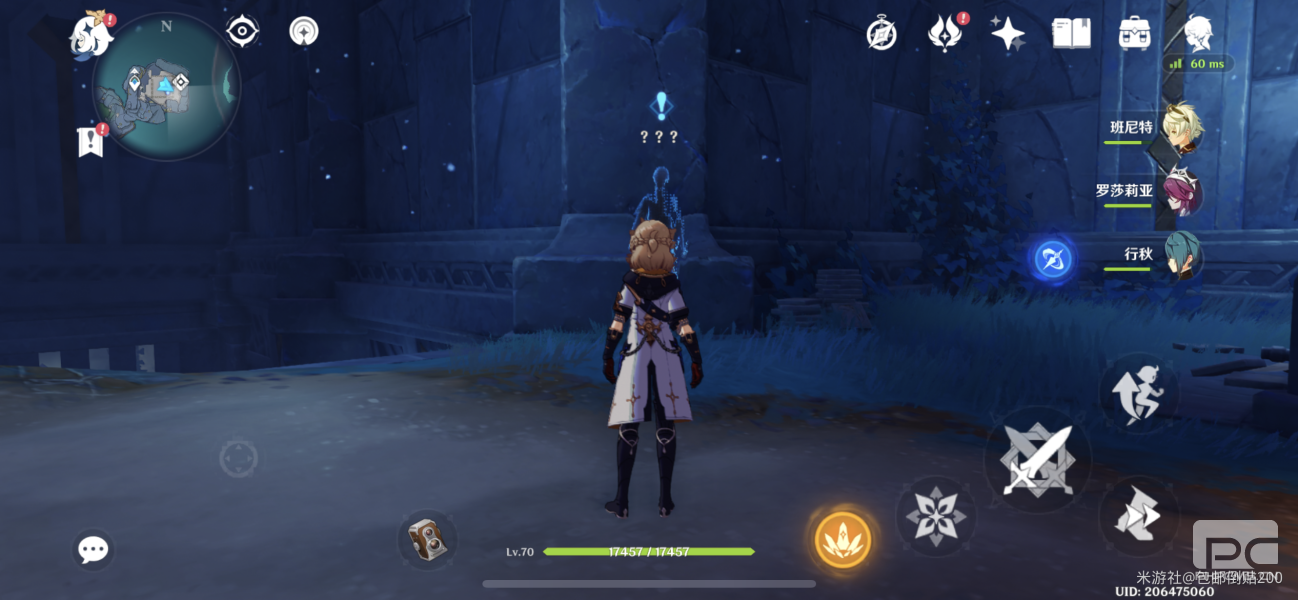Image resolution: width=1298 pixels, height=600 pixels.
Task: Open the quest log bookmark icon
Action: tap(91, 142)
